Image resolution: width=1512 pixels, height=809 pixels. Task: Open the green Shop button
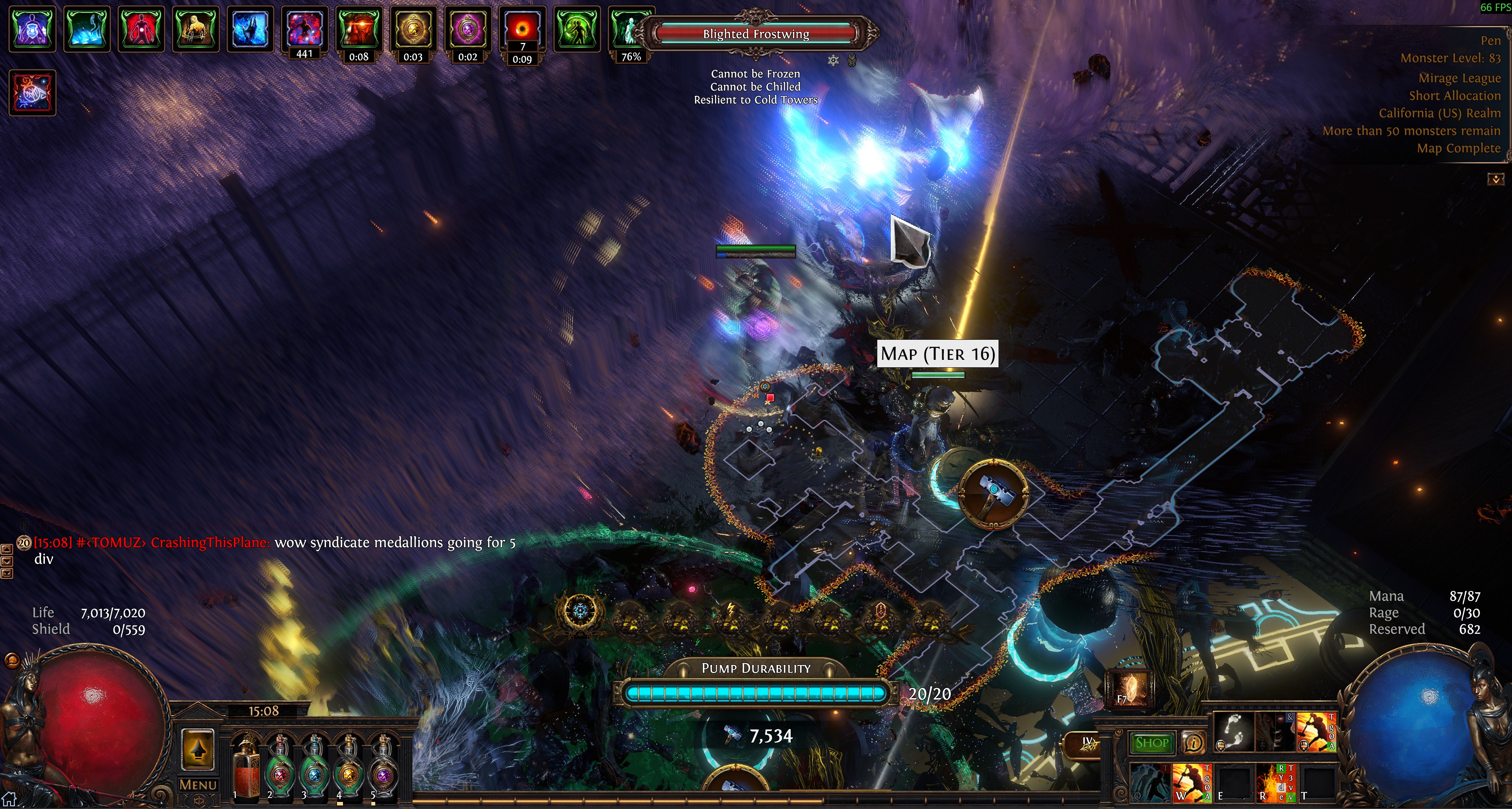point(1152,743)
